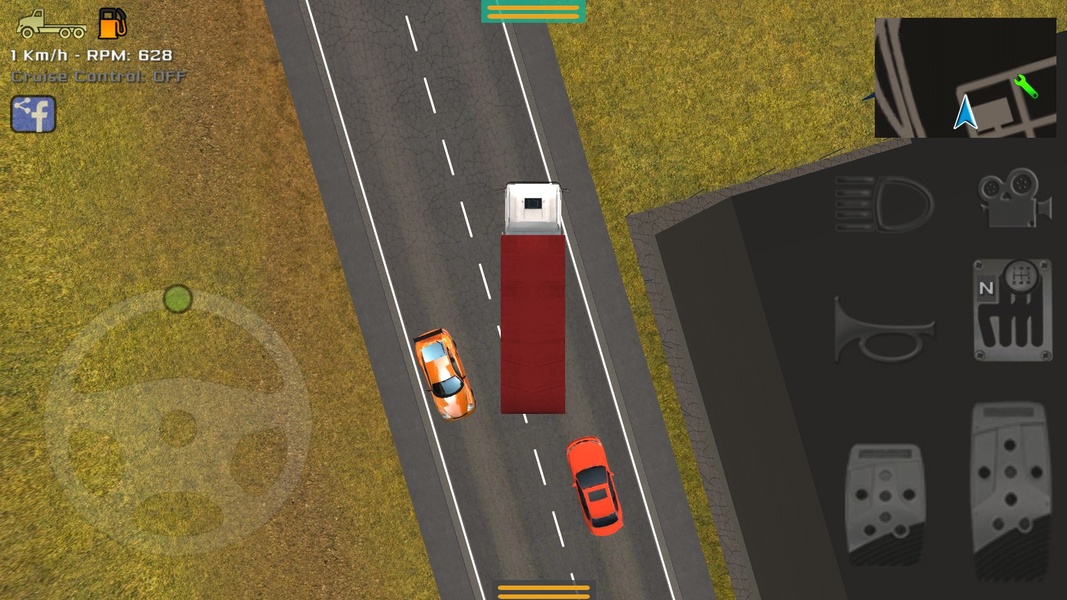1067x600 pixels.
Task: Change gear using the gear shifter
Action: 1012,309
